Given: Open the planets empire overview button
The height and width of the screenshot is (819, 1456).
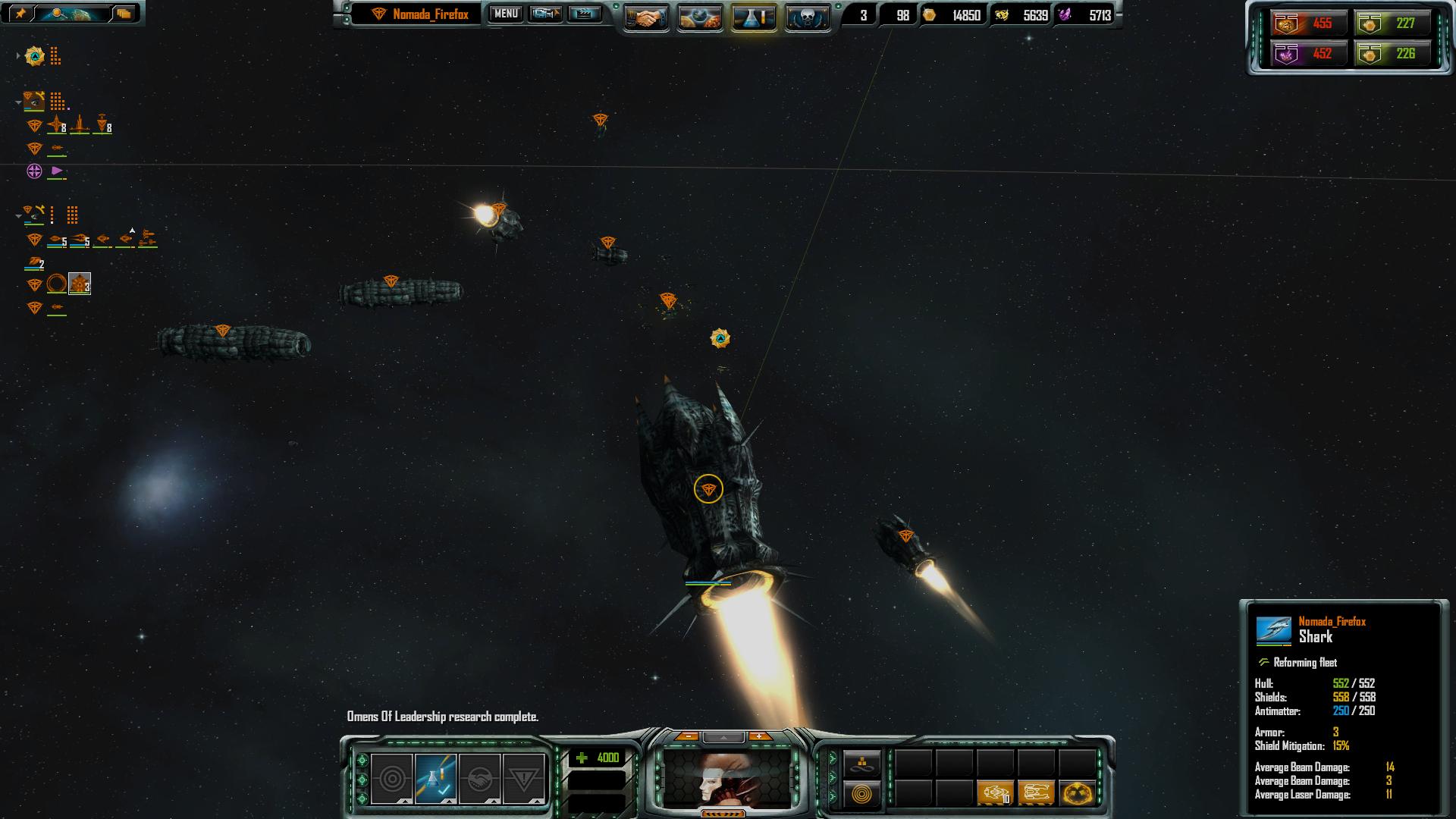Looking at the screenshot, I should click(700, 17).
